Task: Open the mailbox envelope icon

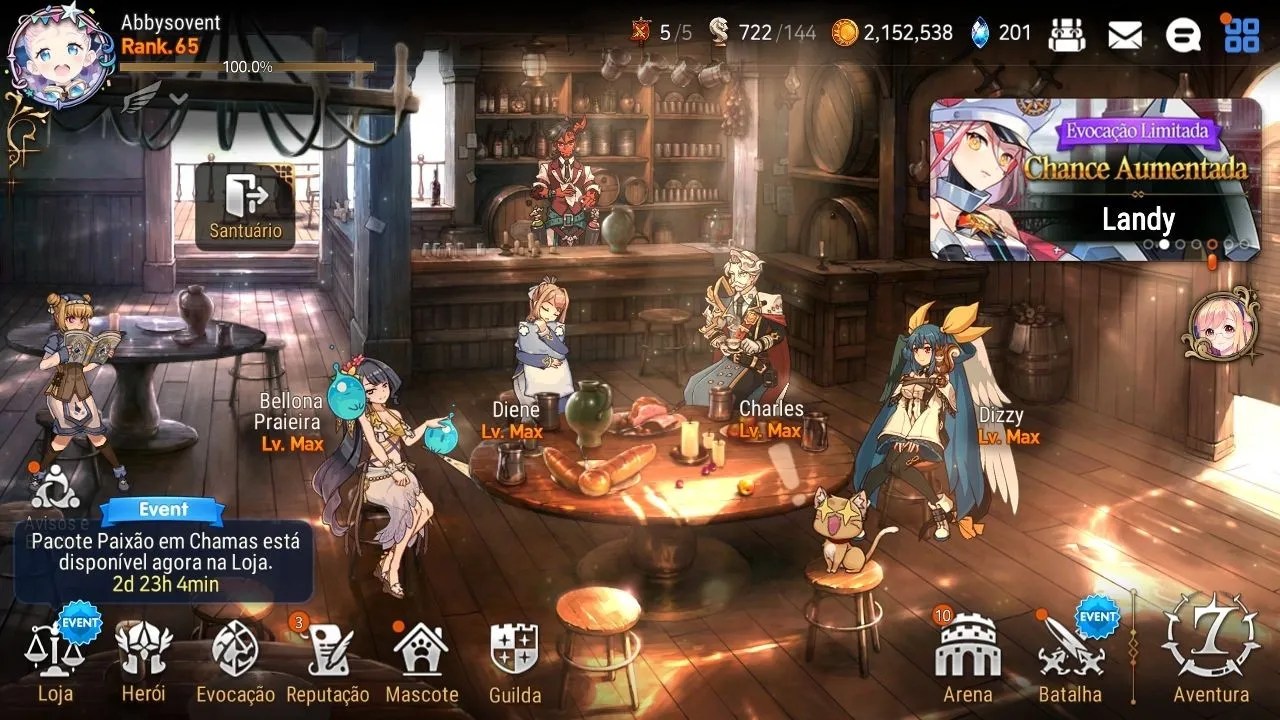Action: pyautogui.click(x=1125, y=35)
